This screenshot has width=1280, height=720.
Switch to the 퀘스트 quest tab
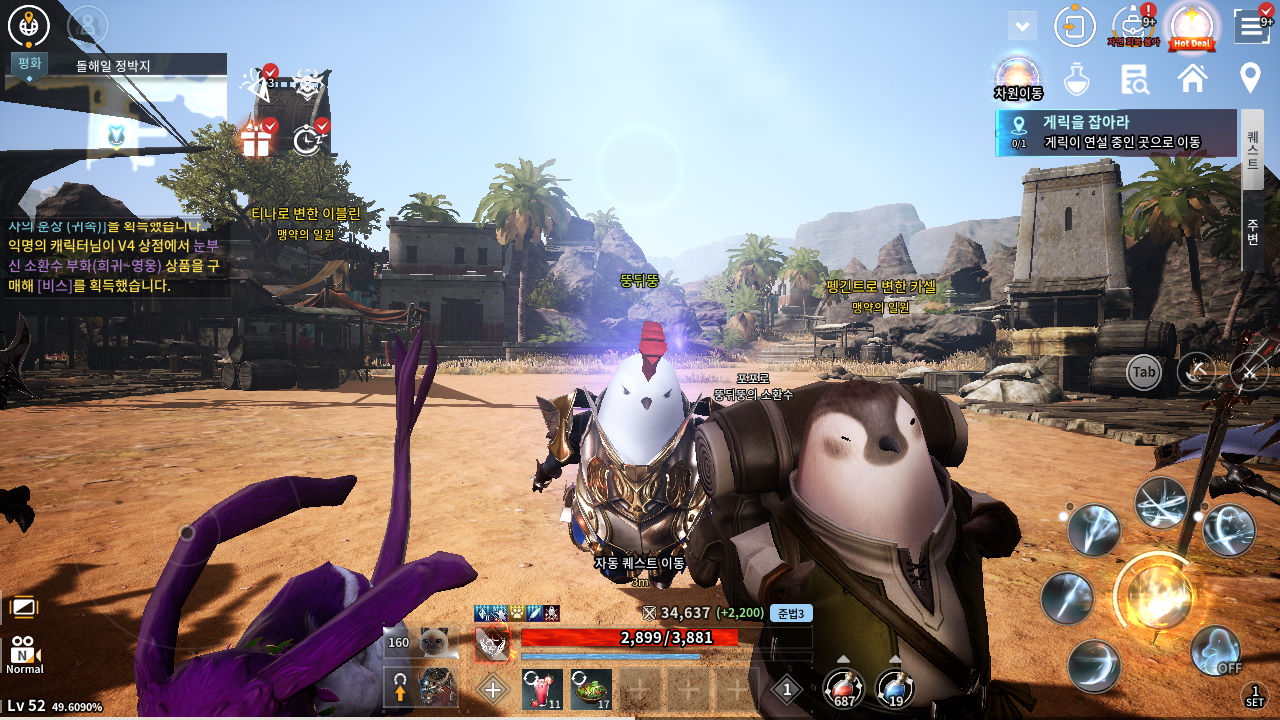pyautogui.click(x=1252, y=150)
